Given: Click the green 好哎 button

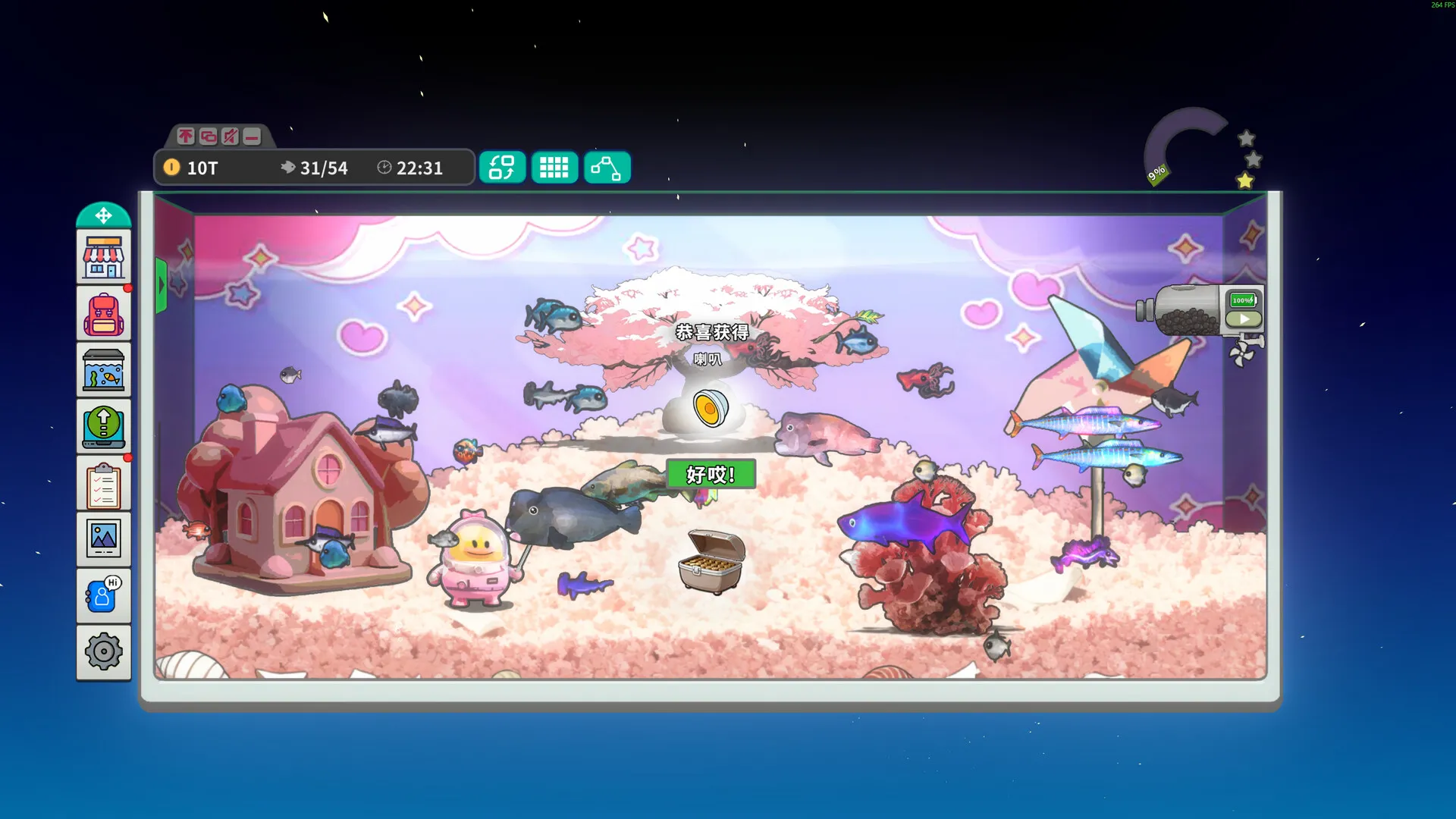Looking at the screenshot, I should (710, 474).
